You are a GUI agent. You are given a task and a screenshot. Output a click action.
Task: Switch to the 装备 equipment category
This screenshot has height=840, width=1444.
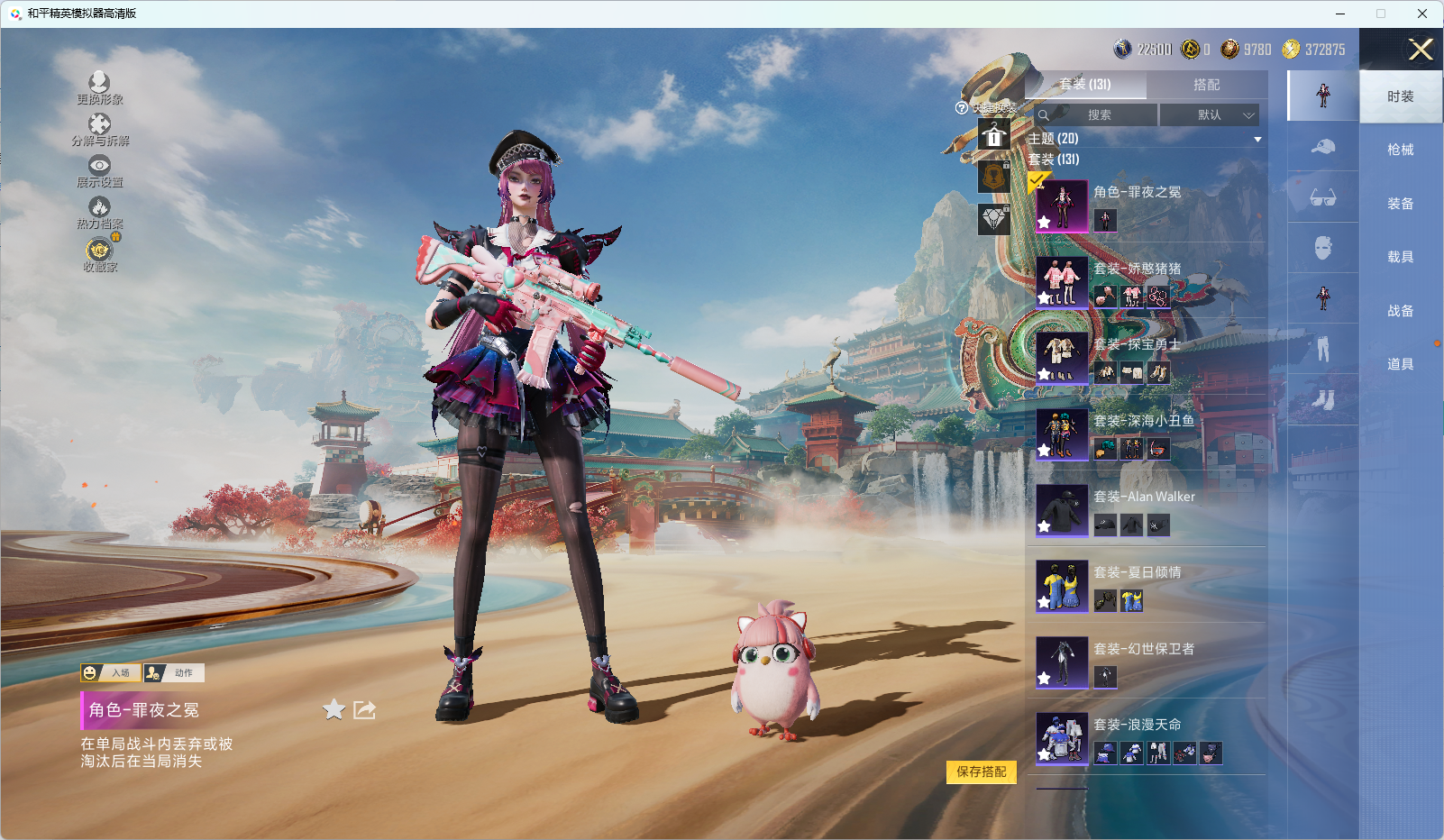[1400, 204]
